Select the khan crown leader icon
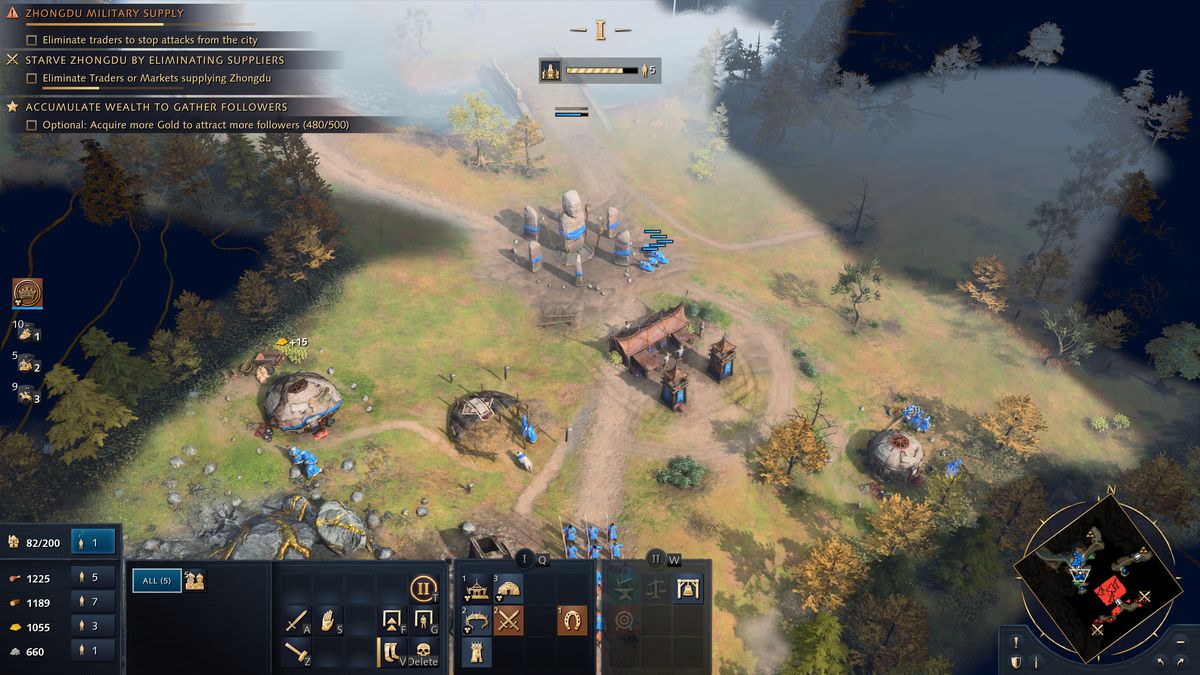Image resolution: width=1200 pixels, height=675 pixels. tap(27, 293)
